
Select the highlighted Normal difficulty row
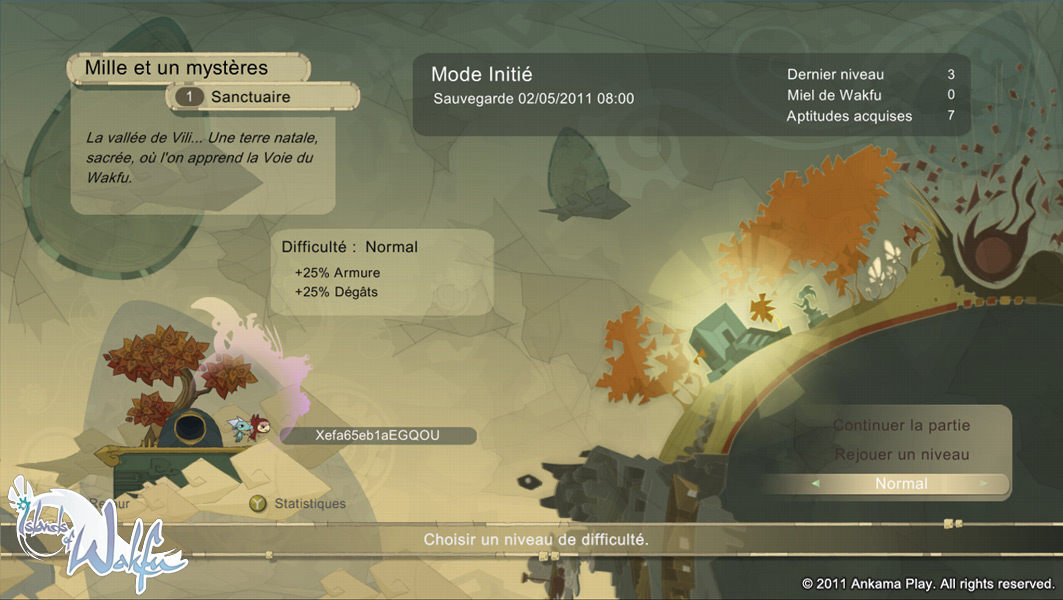point(901,484)
